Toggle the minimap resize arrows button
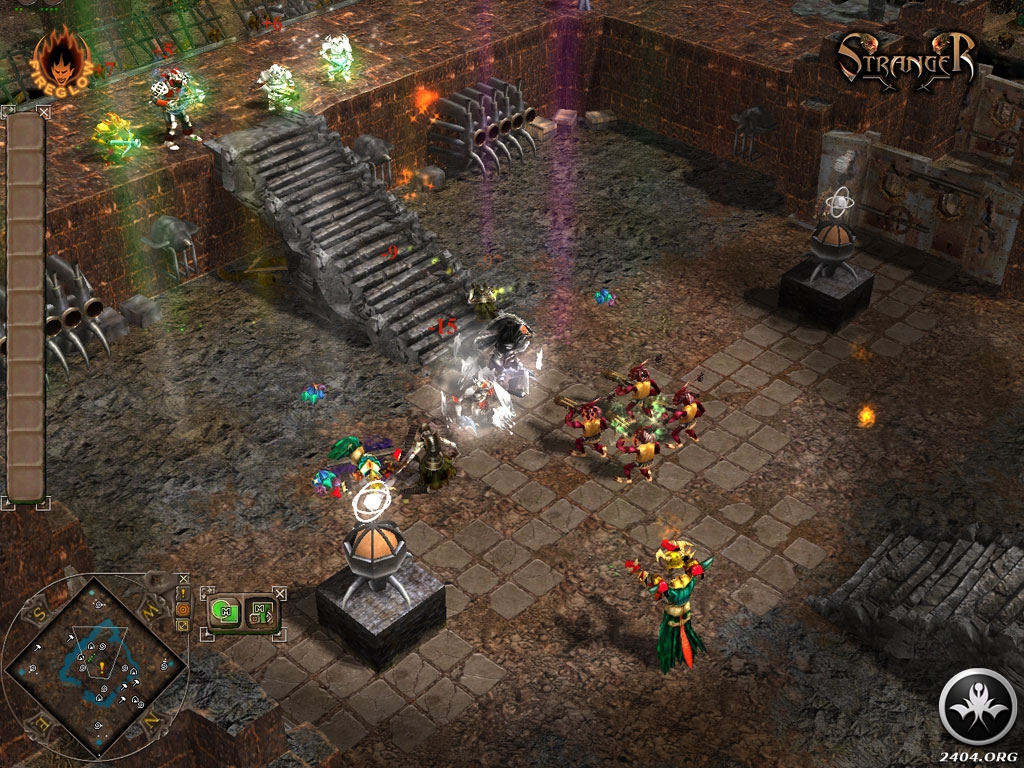This screenshot has width=1024, height=768. (183, 625)
